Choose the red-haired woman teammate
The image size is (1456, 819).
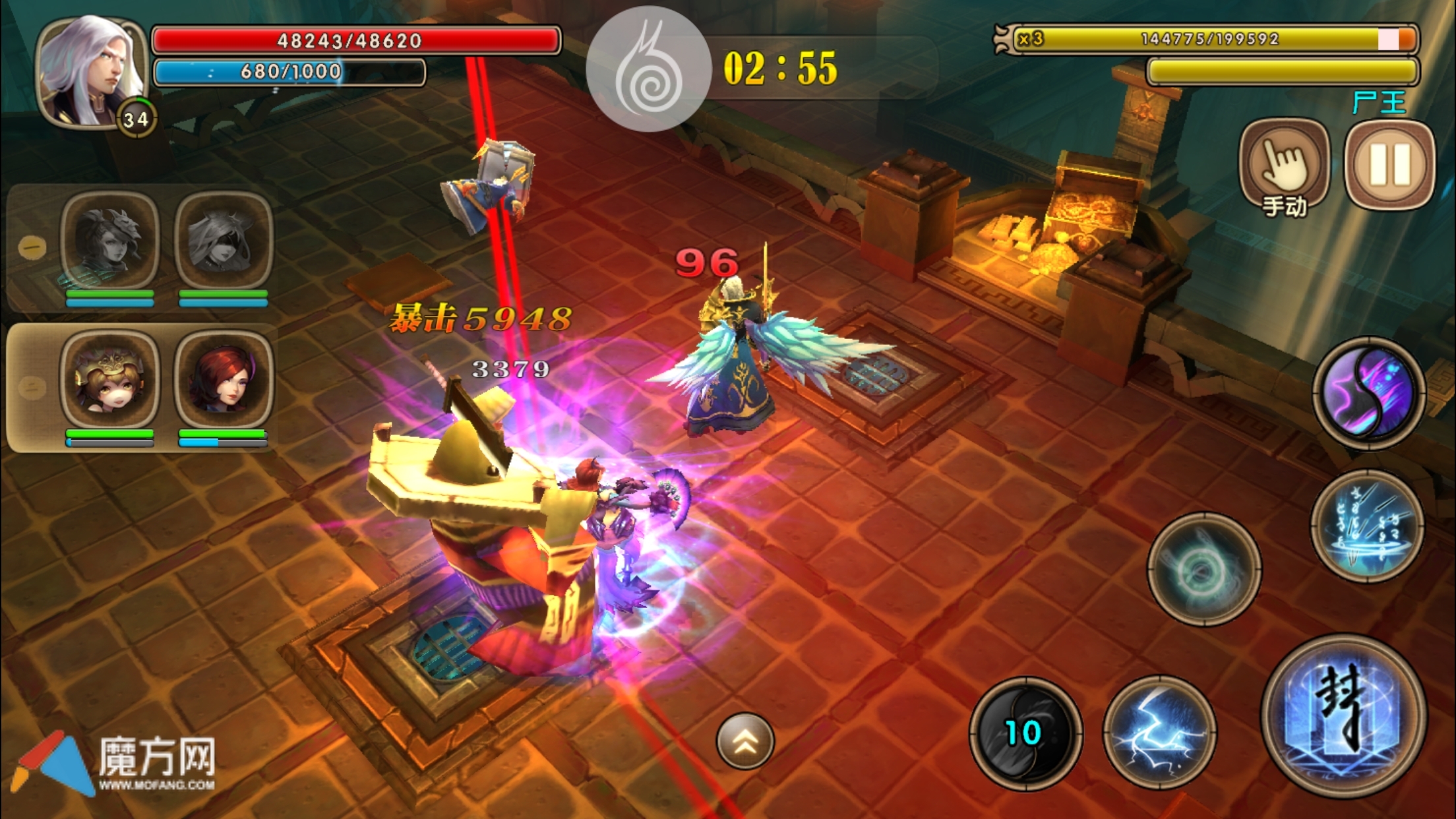(x=224, y=380)
